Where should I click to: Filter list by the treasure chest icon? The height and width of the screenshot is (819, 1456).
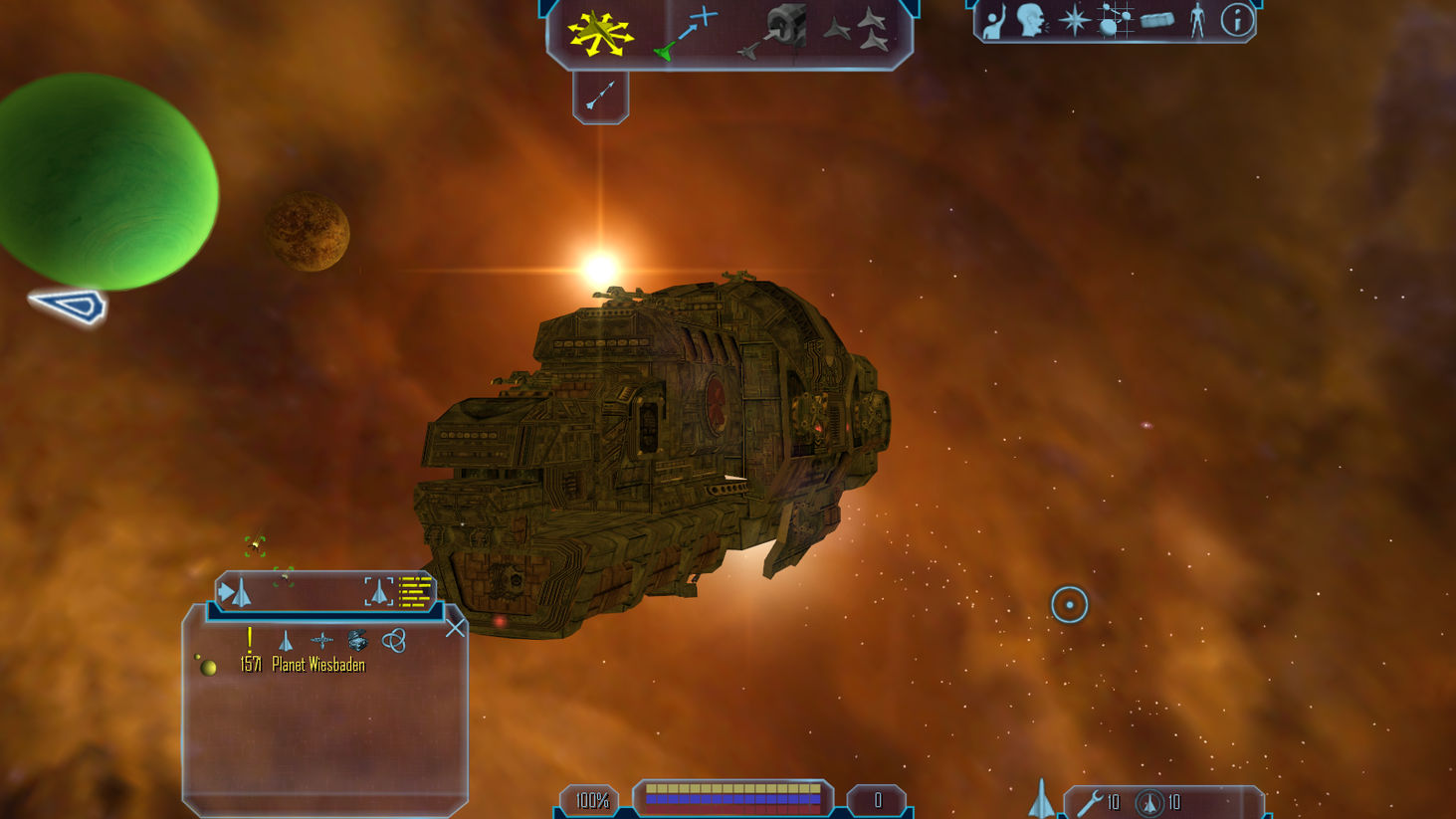point(357,640)
